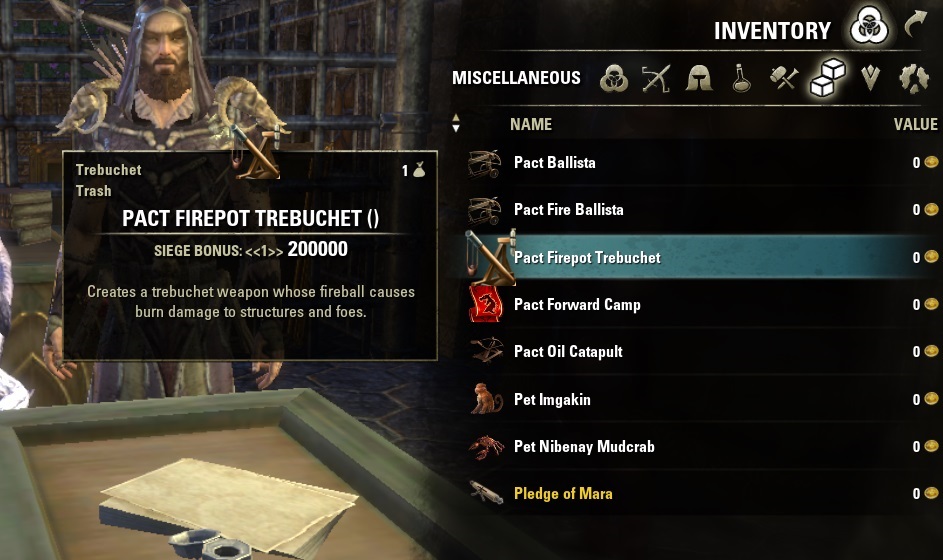
Task: Select the Miscellaneous cubes filter tab
Action: click(827, 76)
